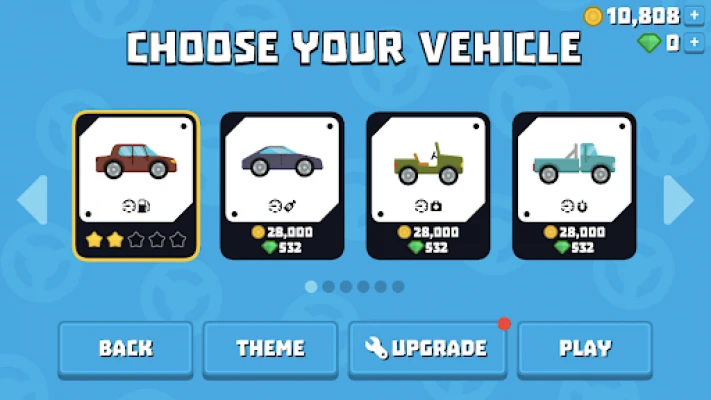Screen dimensions: 711x400
Task: Select the teal pickup truck card
Action: [x=574, y=184]
